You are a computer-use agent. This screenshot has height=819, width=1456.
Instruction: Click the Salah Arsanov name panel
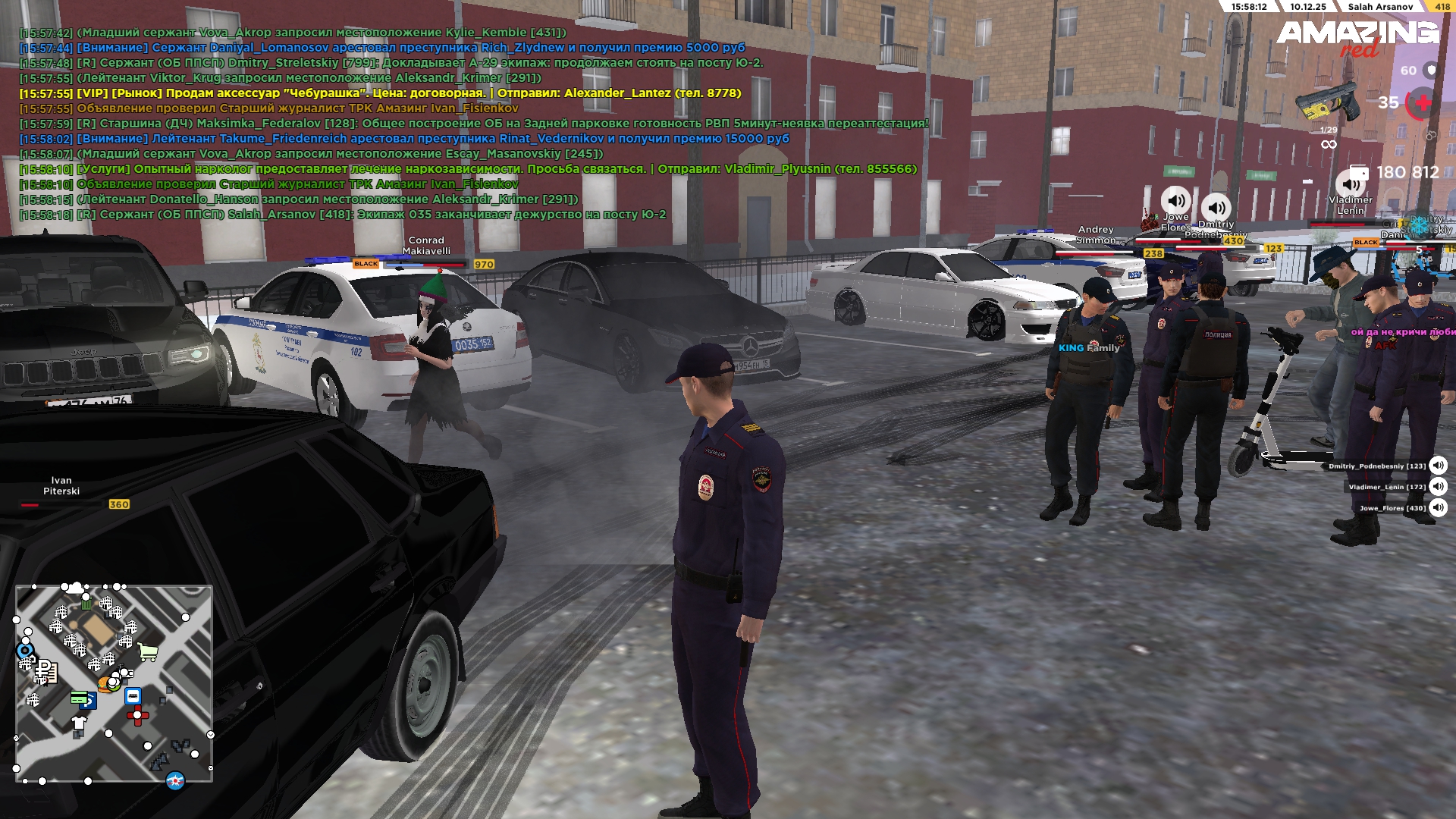coord(1379,7)
